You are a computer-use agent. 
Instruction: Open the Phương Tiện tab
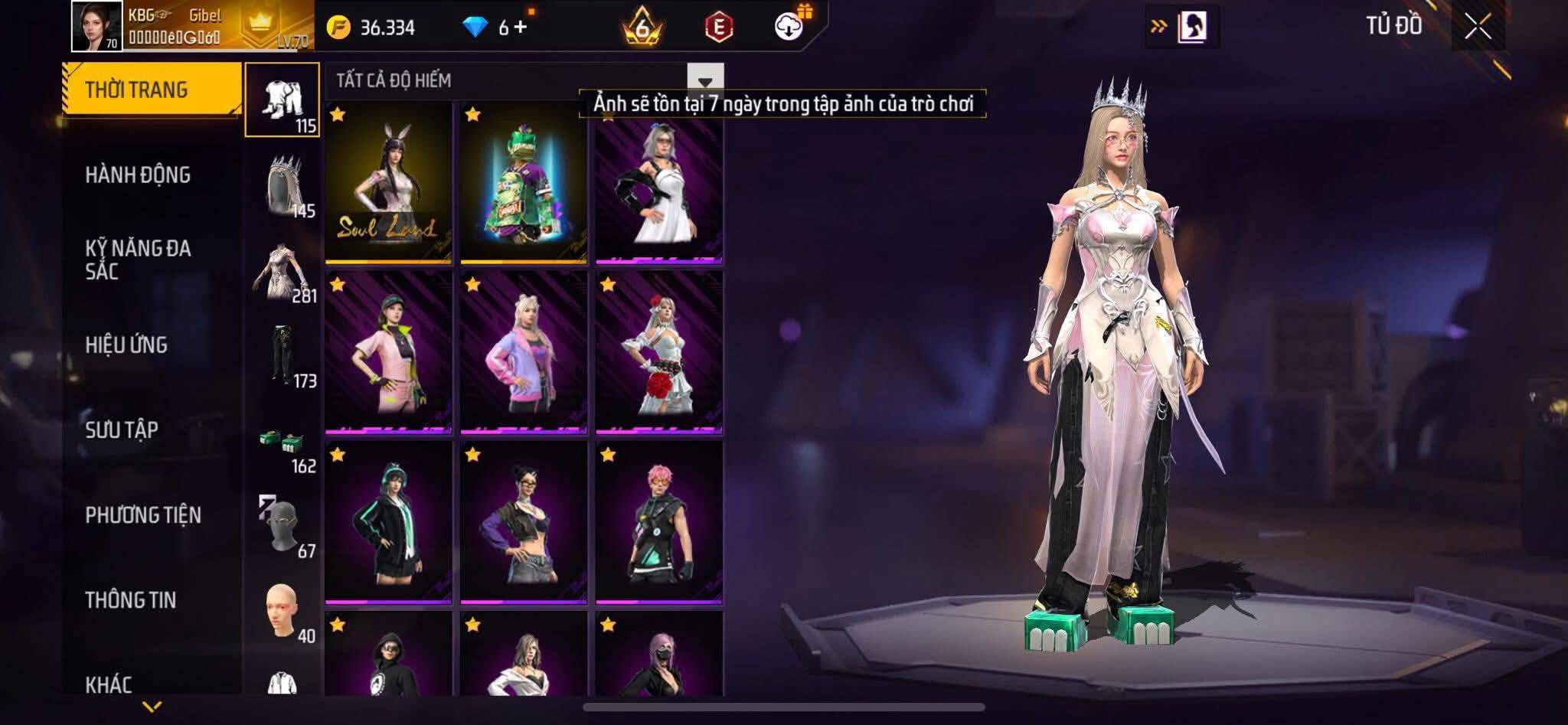143,515
